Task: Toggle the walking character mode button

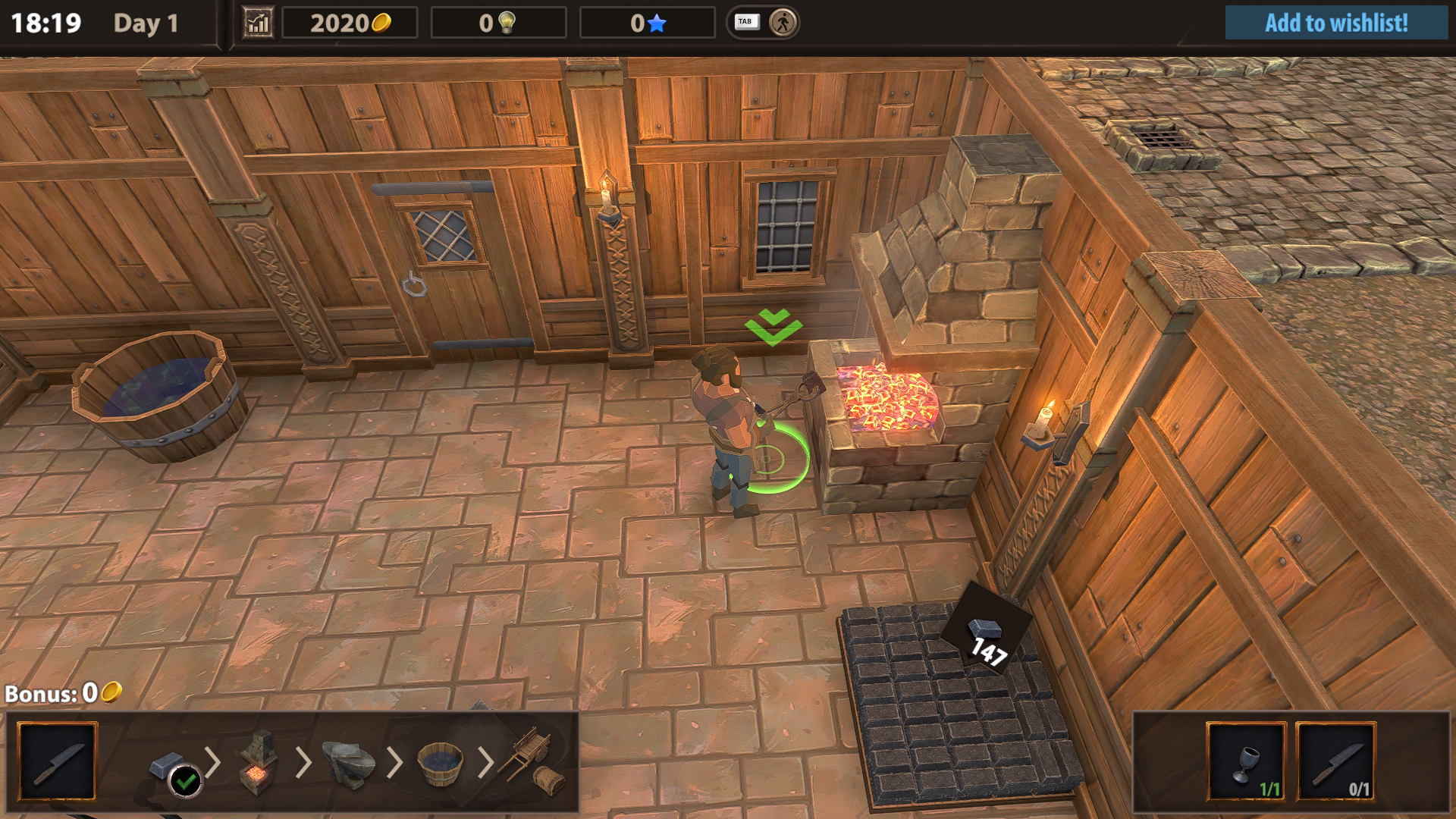Action: [x=784, y=23]
